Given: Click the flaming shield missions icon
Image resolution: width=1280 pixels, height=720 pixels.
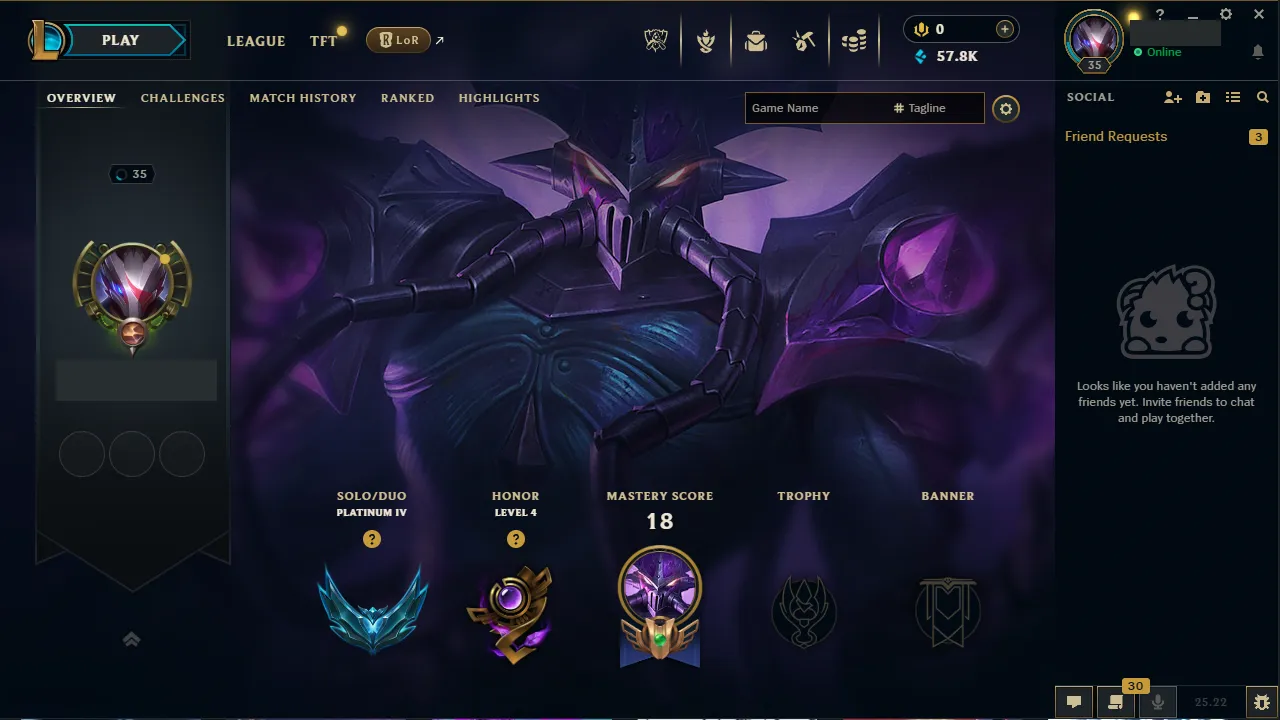Looking at the screenshot, I should pyautogui.click(x=706, y=41).
